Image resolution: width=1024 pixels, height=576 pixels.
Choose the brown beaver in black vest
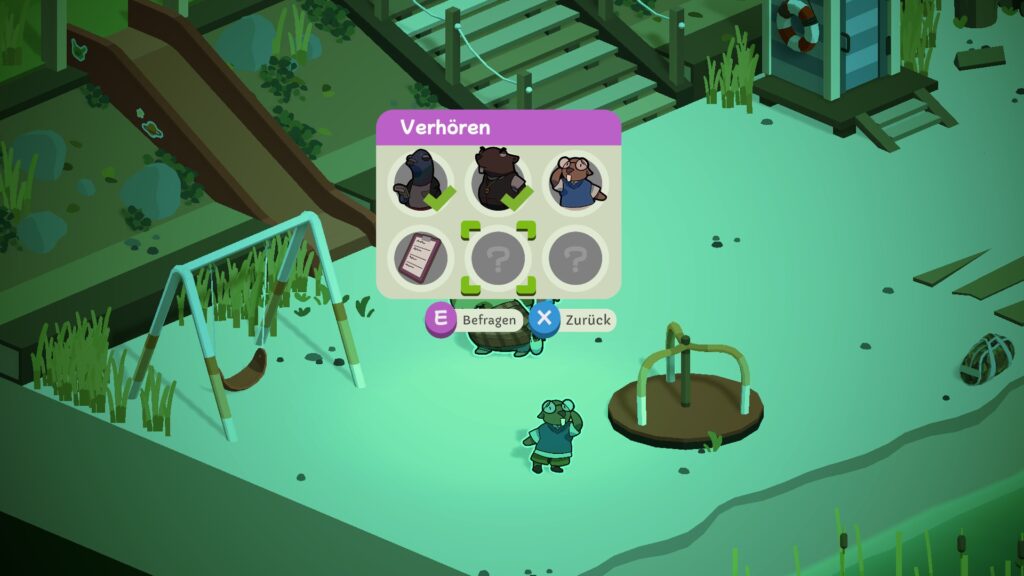click(x=498, y=182)
